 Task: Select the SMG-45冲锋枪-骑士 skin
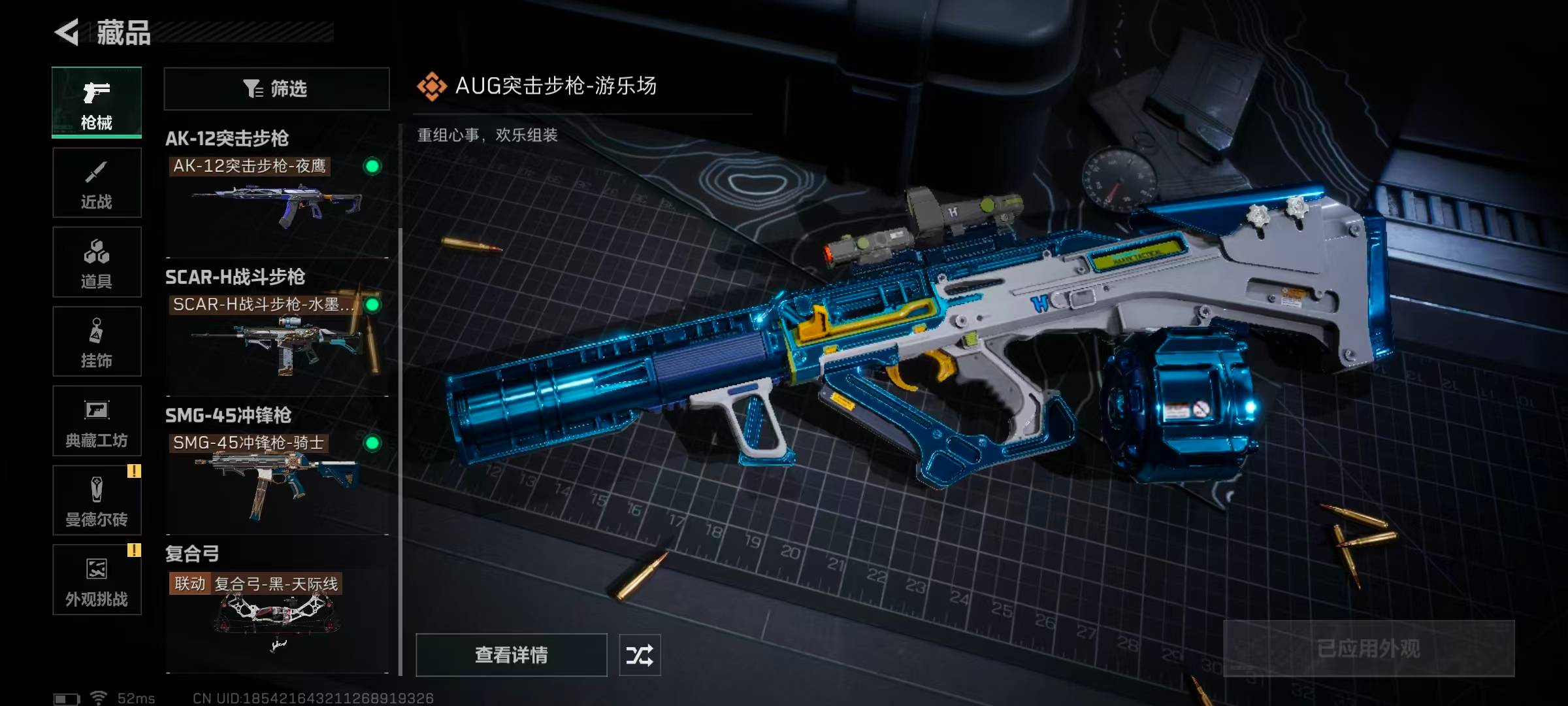click(x=277, y=473)
